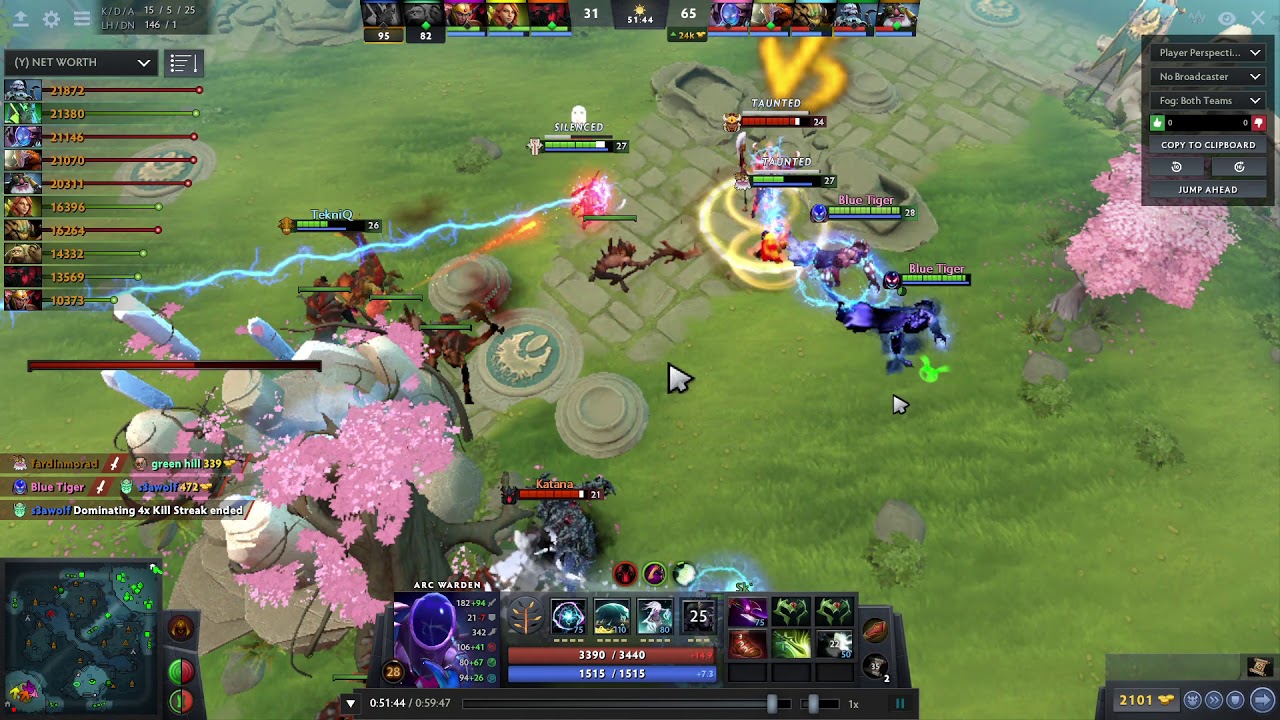Viewport: 1280px width, 720px height.
Task: Open the neutral item slot beside the inventory
Action: 877,628
